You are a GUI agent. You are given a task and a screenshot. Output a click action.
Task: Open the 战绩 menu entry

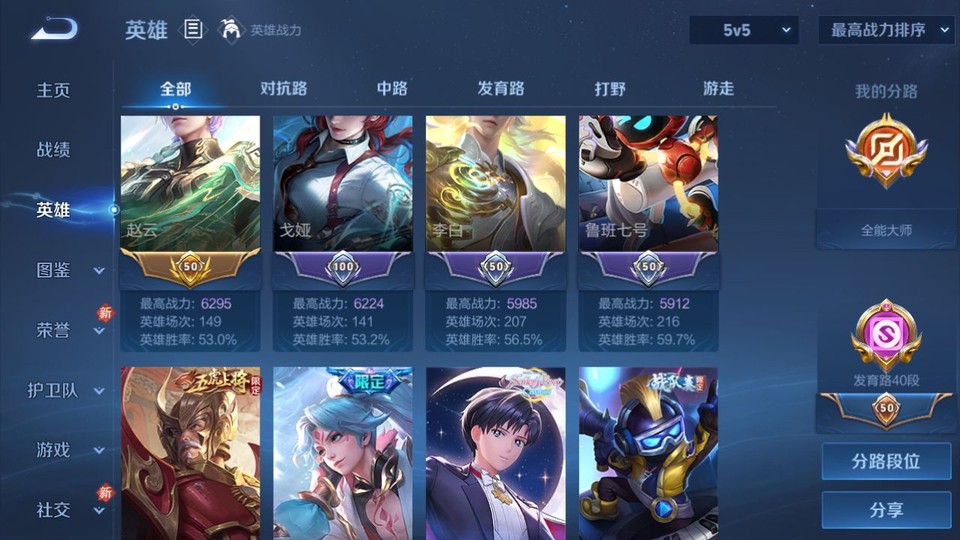(54, 150)
